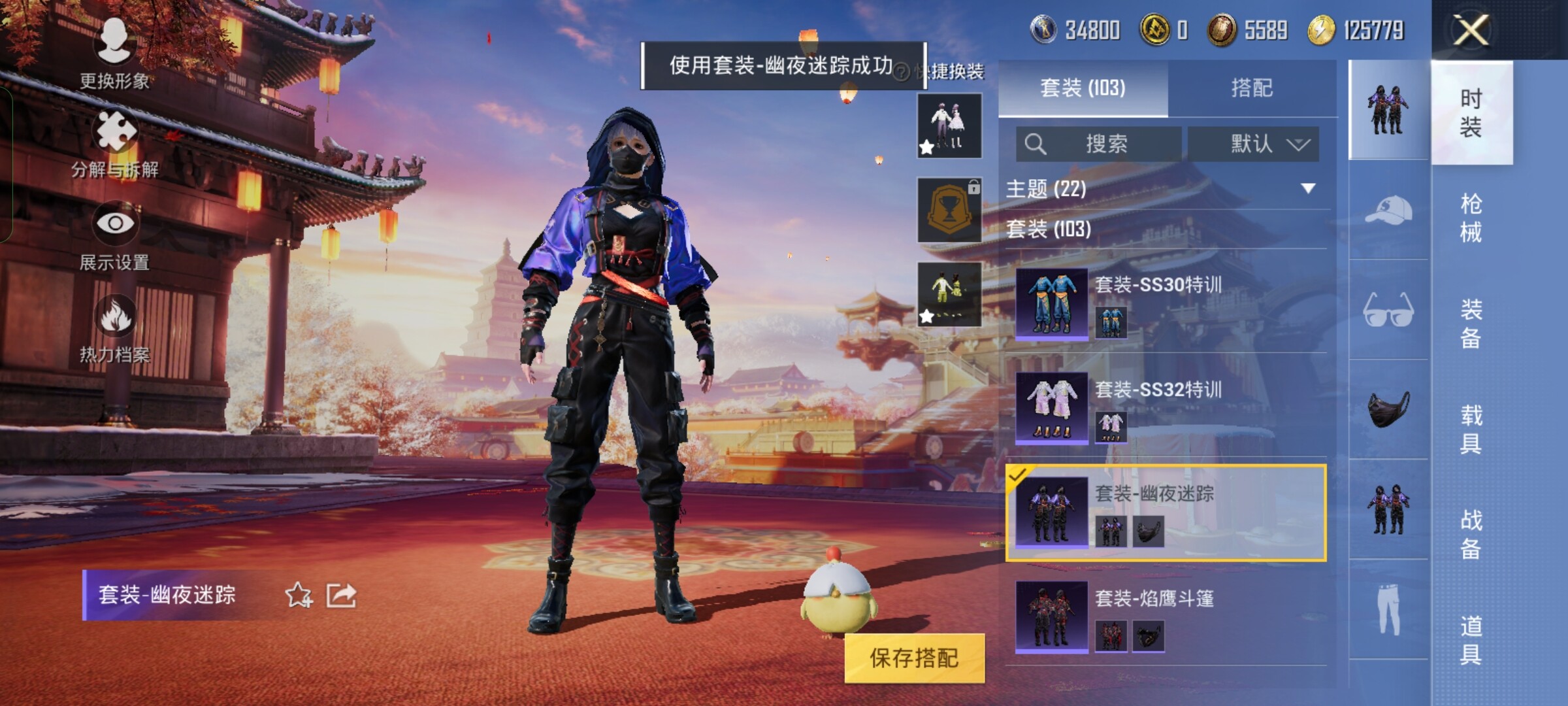The width and height of the screenshot is (1568, 706).
Task: Show the glasses category
Action: point(1388,310)
